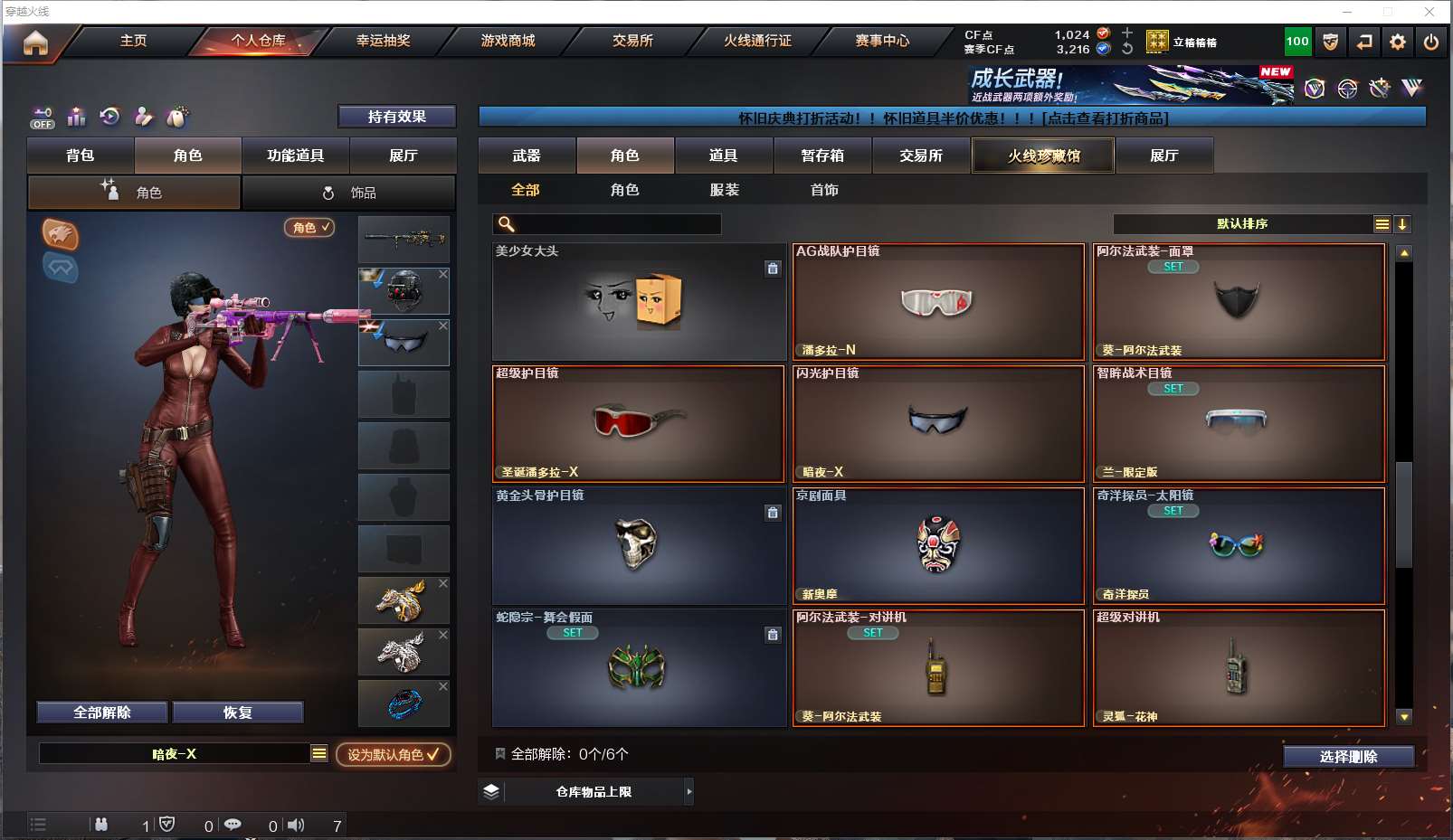Go to the 主页 home tab
1453x840 pixels.
pyautogui.click(x=133, y=41)
